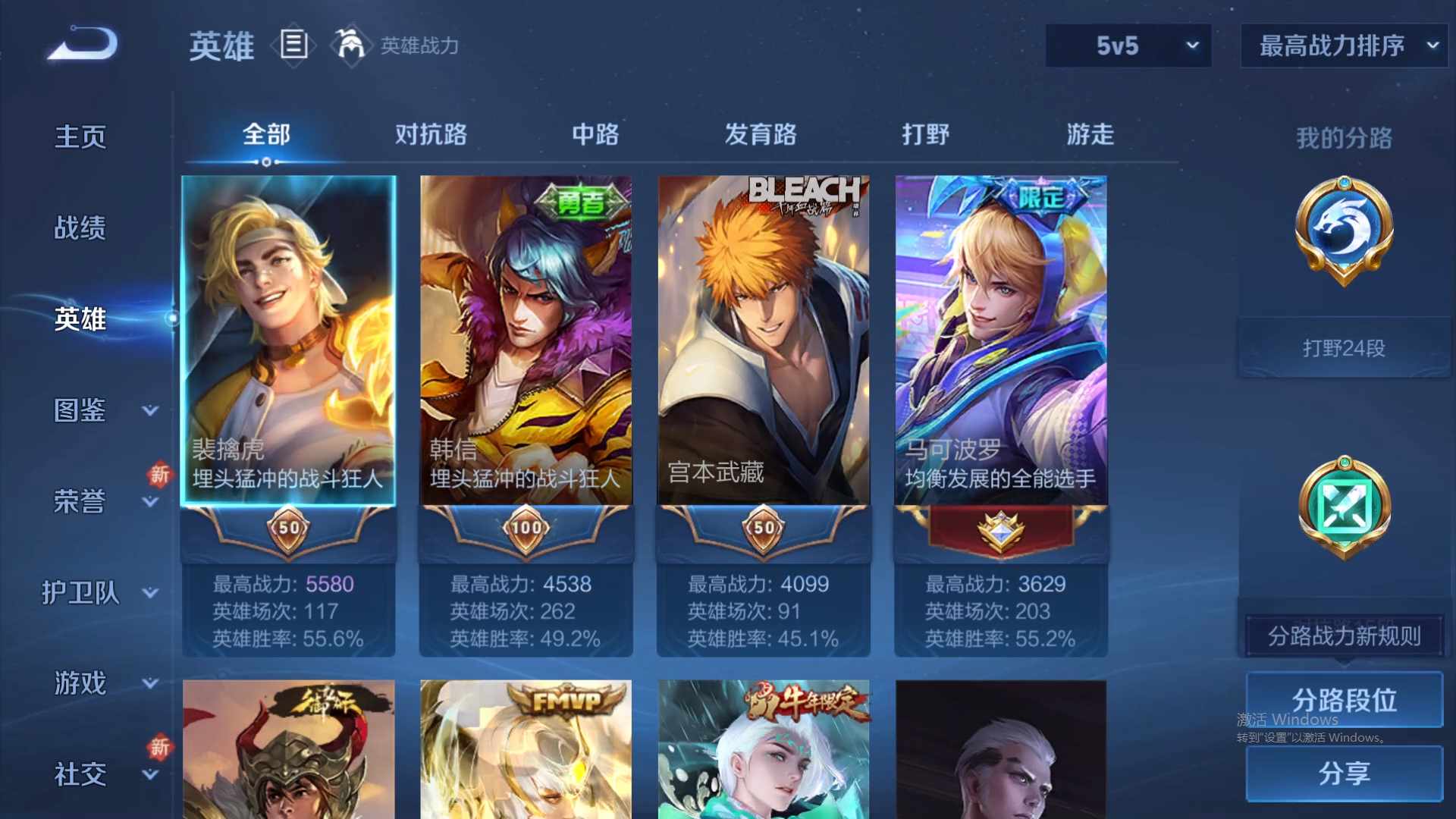Open the 5v5 mode dropdown
Image resolution: width=1456 pixels, height=819 pixels.
click(x=1128, y=45)
